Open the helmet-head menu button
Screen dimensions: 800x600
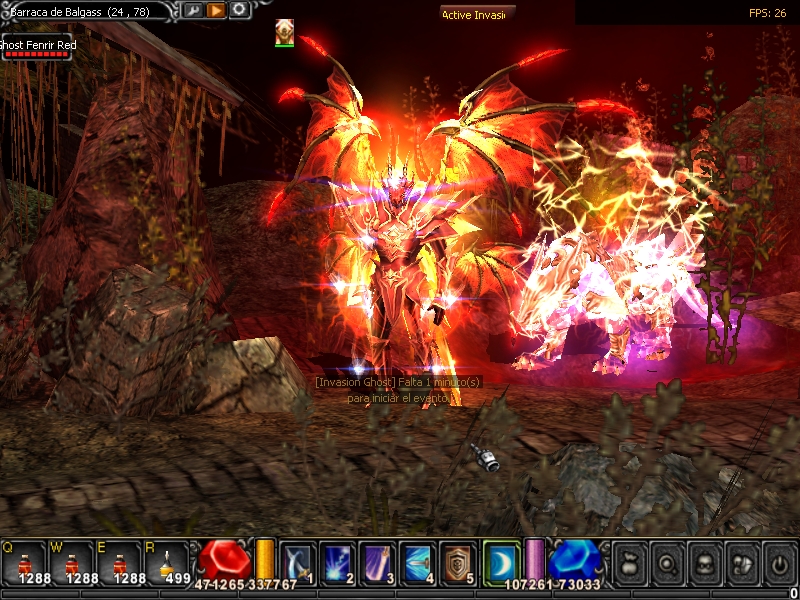pyautogui.click(x=740, y=562)
